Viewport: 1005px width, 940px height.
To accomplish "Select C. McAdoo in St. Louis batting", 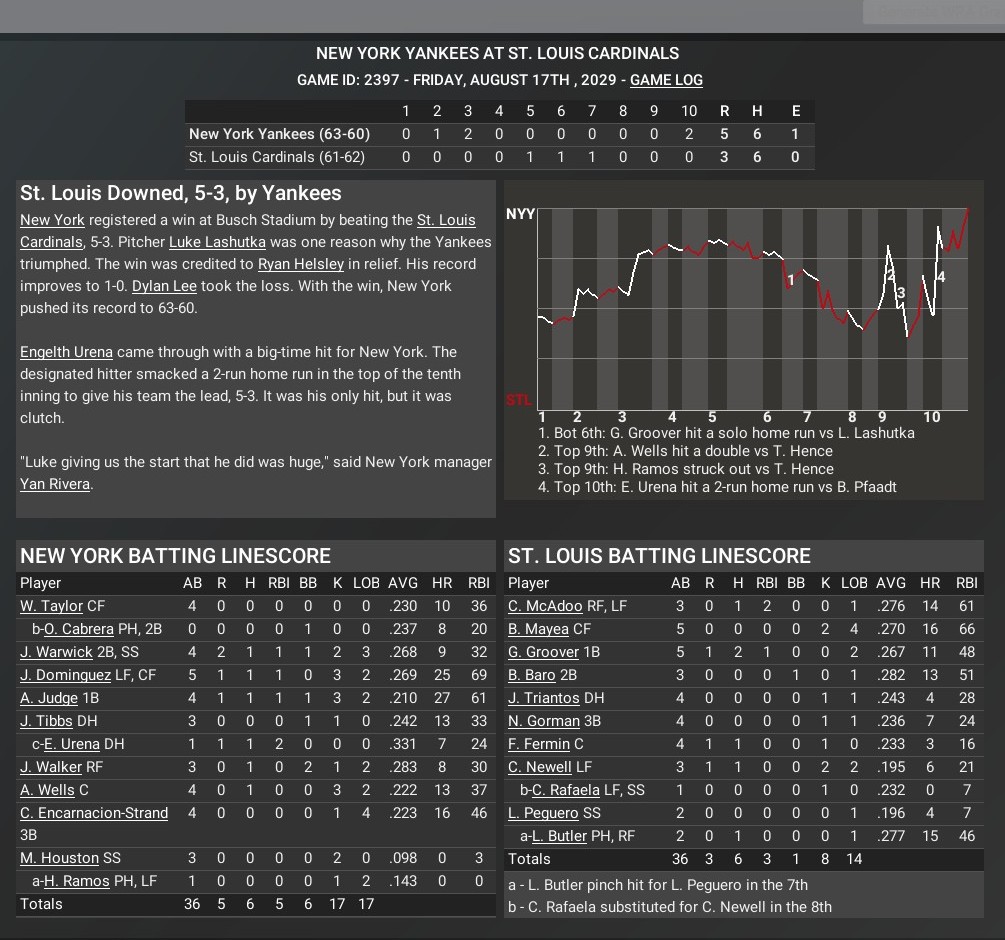I will pyautogui.click(x=545, y=606).
